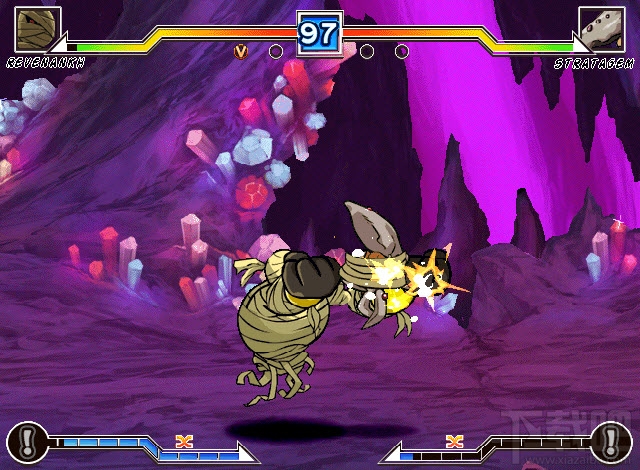Select player one's exclamation mark gauge icon

(x=27, y=440)
